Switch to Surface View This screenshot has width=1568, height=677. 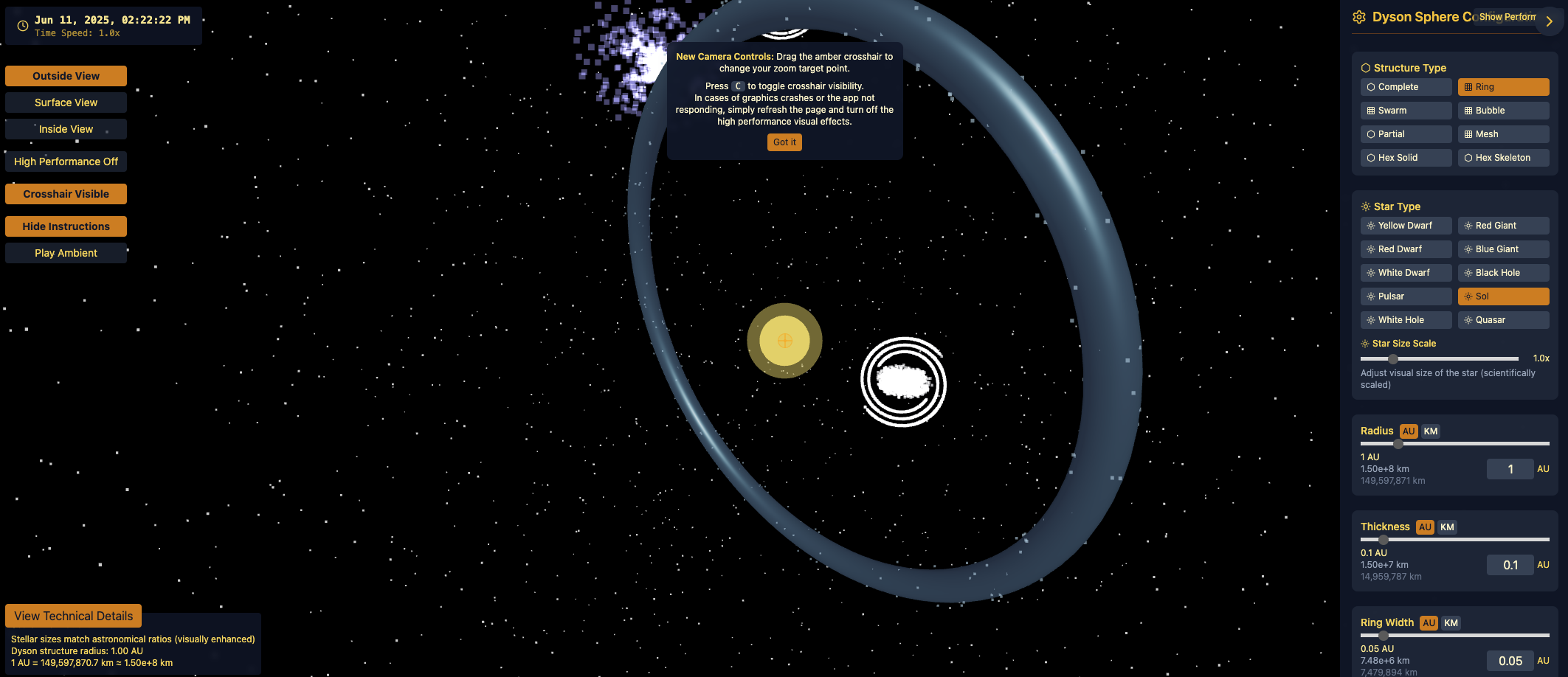tap(66, 102)
